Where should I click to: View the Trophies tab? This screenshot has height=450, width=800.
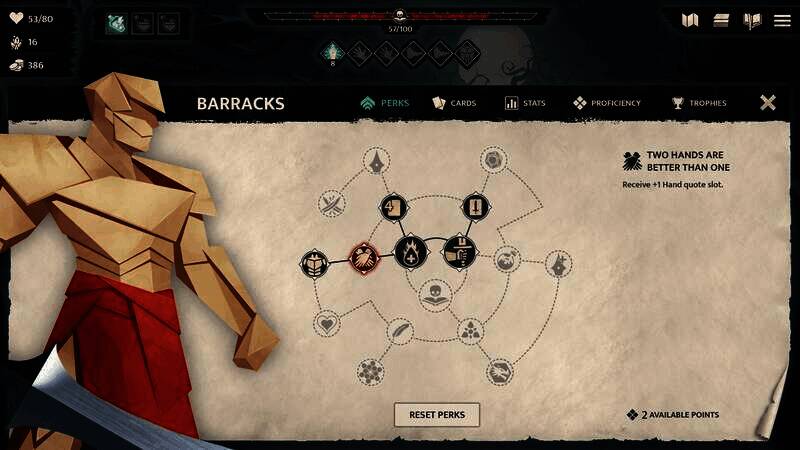tap(699, 103)
